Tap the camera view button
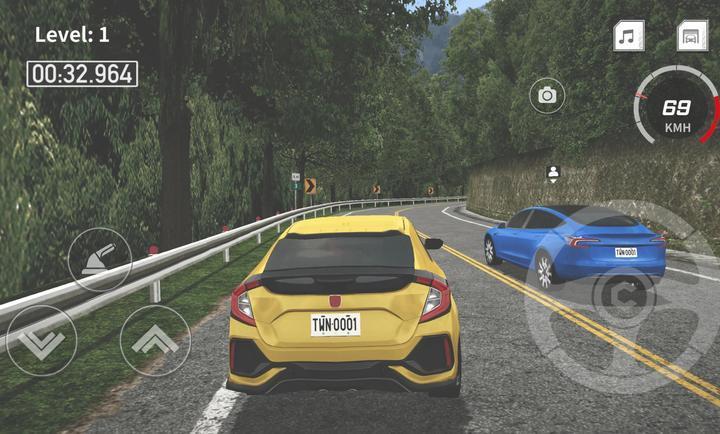The image size is (720, 434). coord(547,95)
